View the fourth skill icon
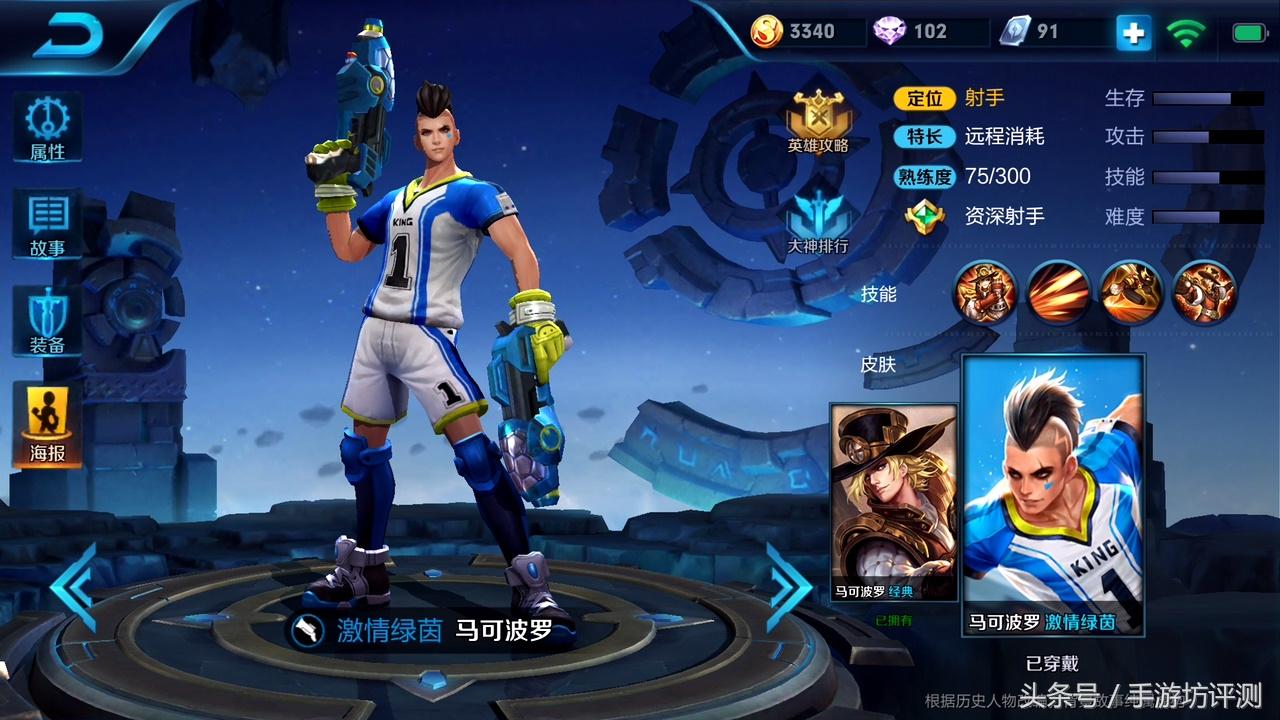Image resolution: width=1280 pixels, height=720 pixels. (x=1204, y=292)
